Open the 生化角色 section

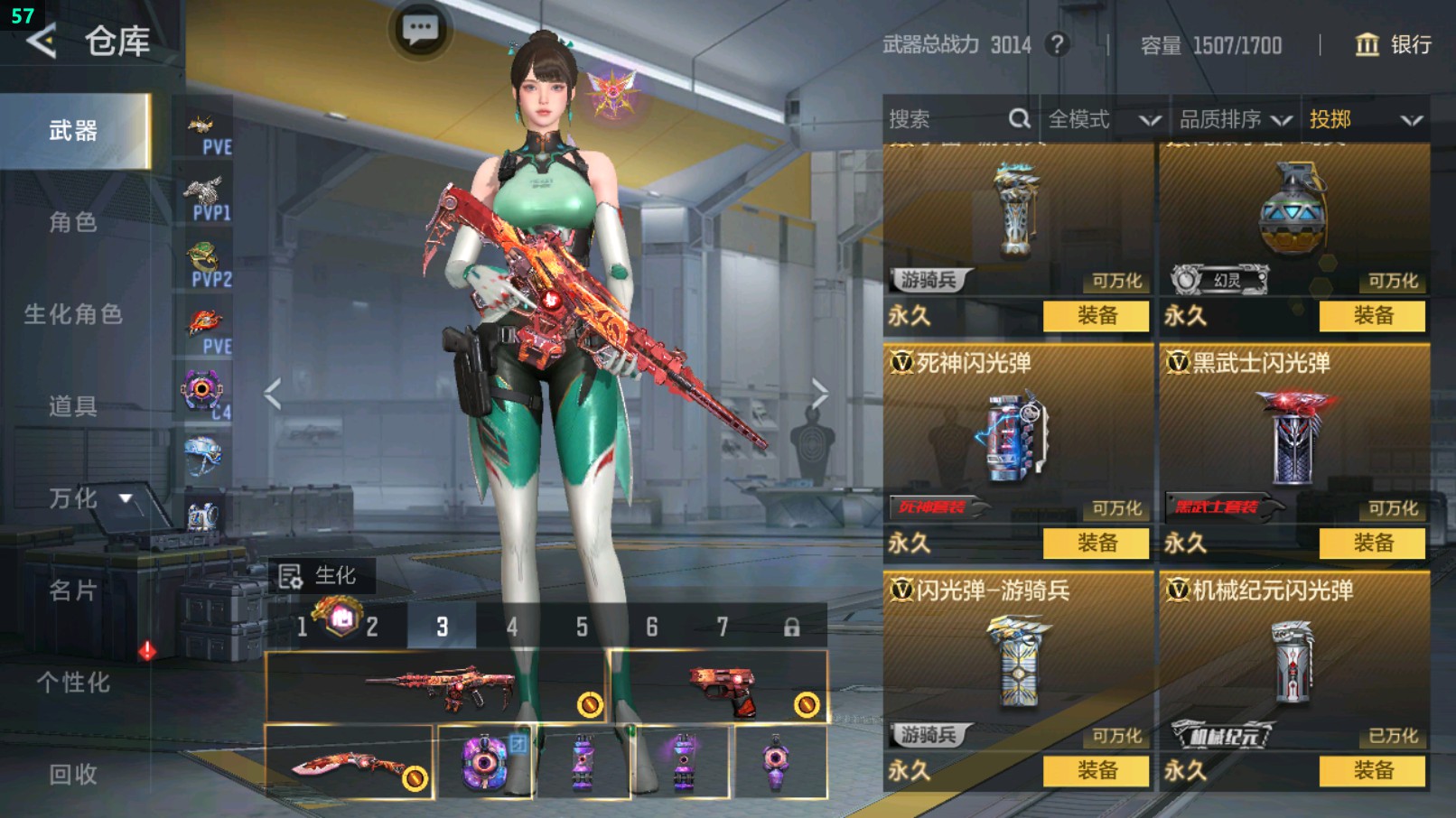[x=73, y=314]
